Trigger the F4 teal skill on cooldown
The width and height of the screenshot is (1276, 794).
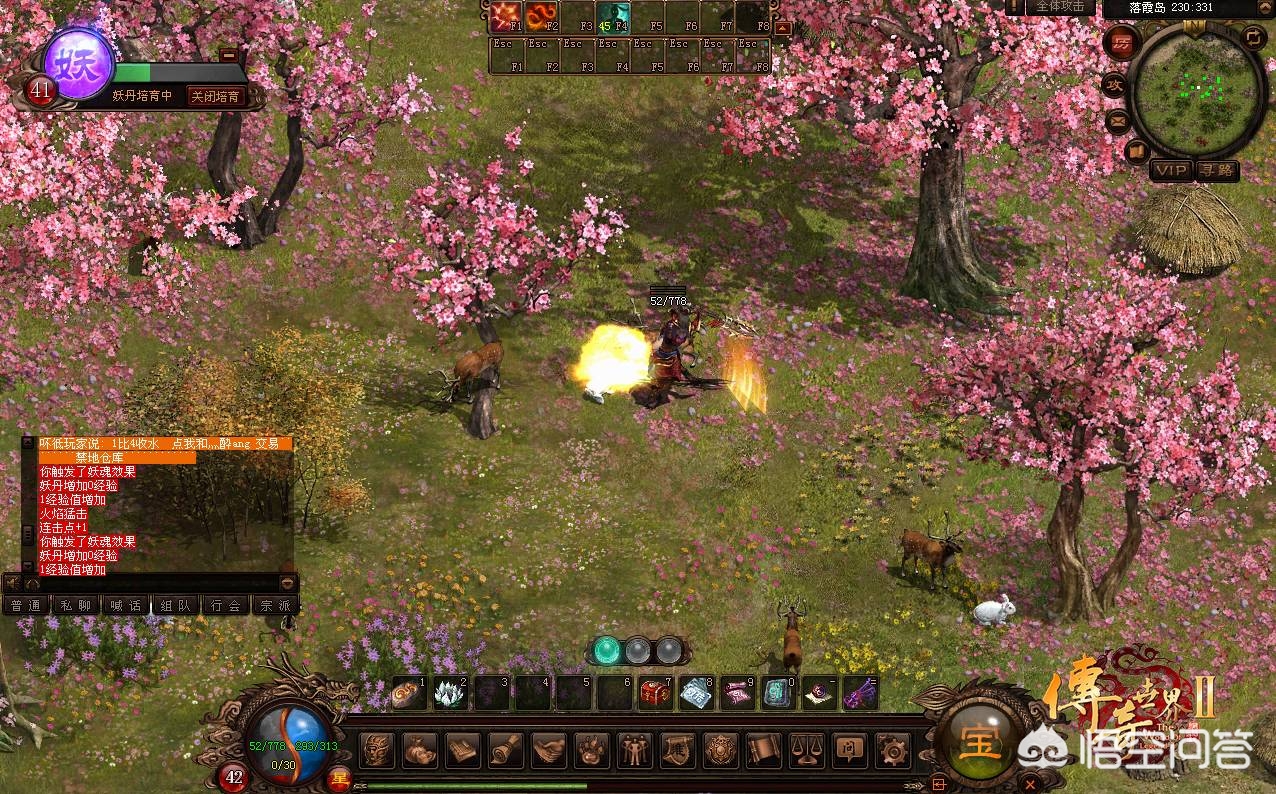point(611,17)
